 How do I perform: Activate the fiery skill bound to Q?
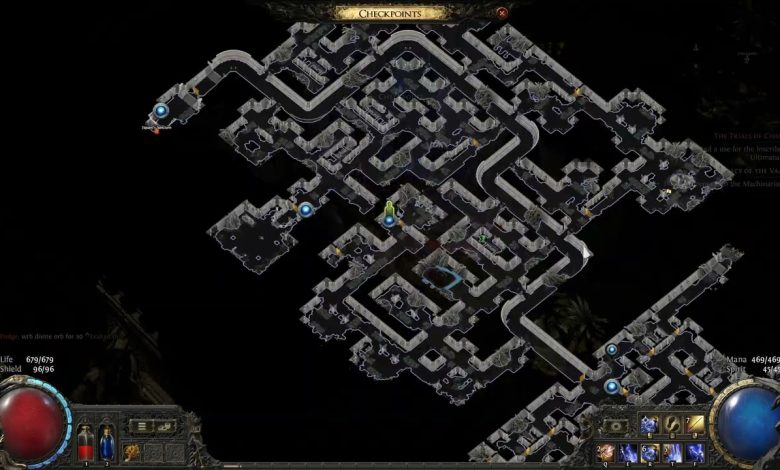pos(604,452)
